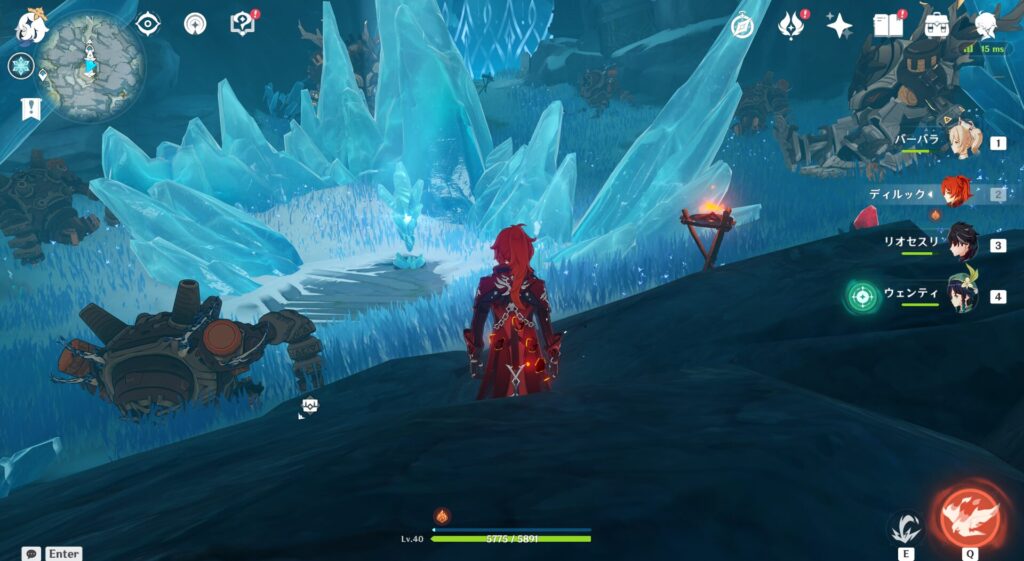Open the chat speech bubble icon
1024x561 pixels.
pos(31,553)
